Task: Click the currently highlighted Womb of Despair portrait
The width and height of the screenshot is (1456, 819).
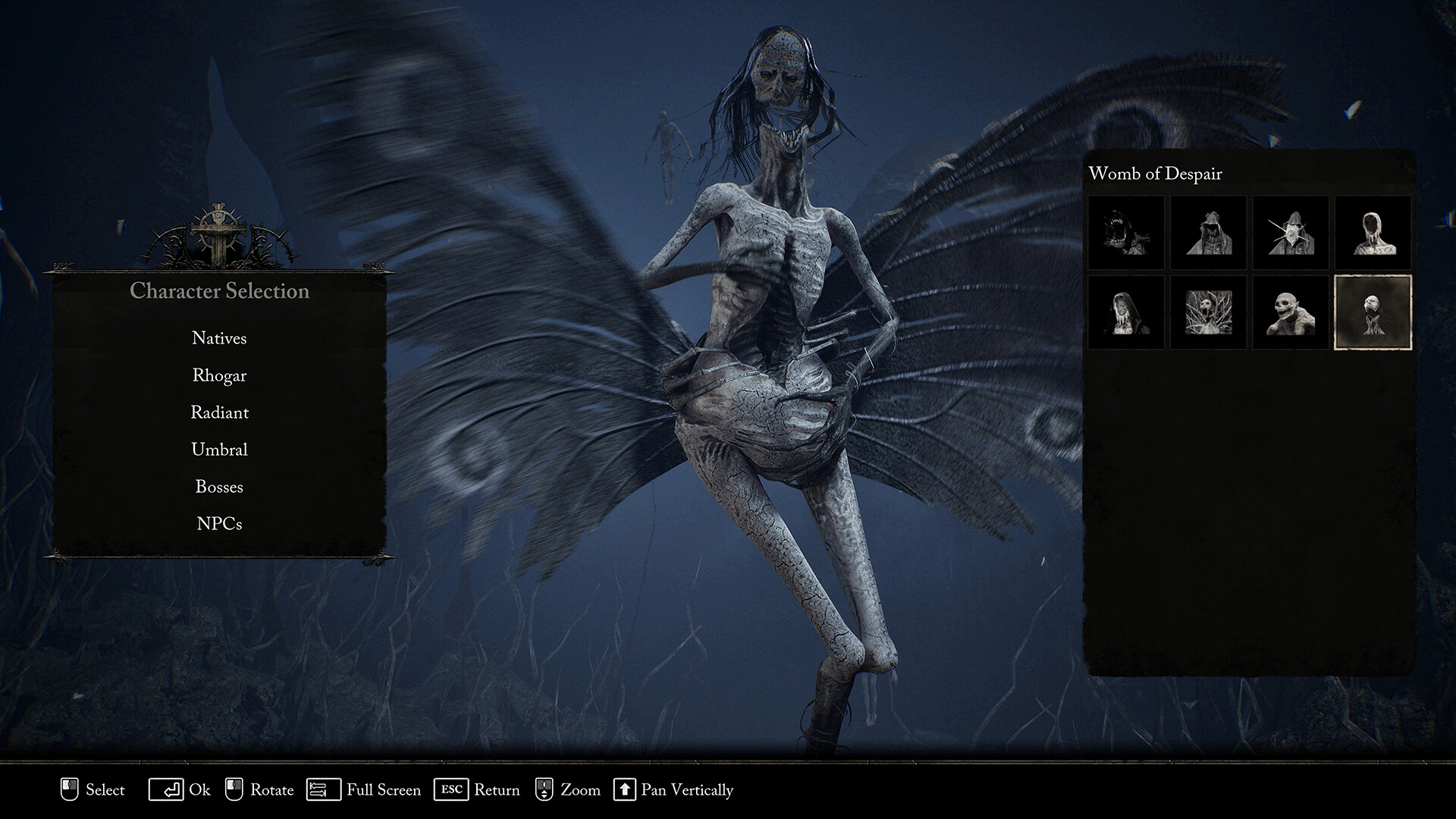Action: coord(1374,311)
